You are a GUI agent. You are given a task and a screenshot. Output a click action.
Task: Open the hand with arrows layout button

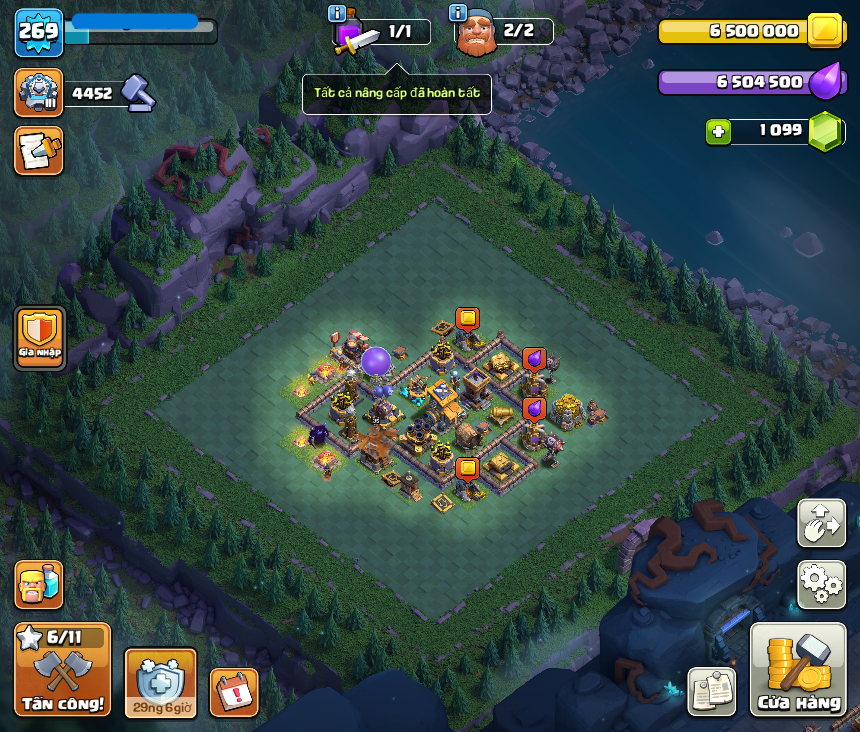(821, 523)
